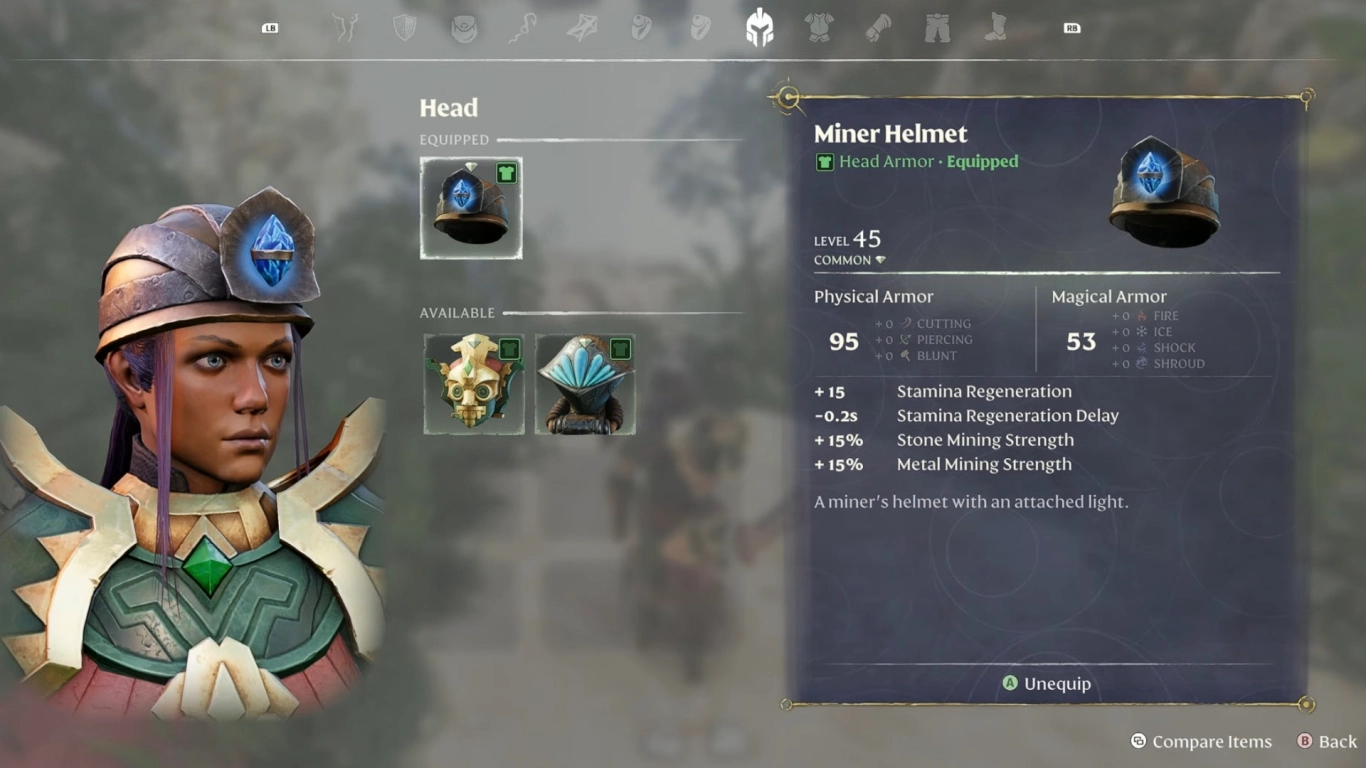The width and height of the screenshot is (1366, 768).
Task: Expand the Available section header
Action: click(457, 313)
